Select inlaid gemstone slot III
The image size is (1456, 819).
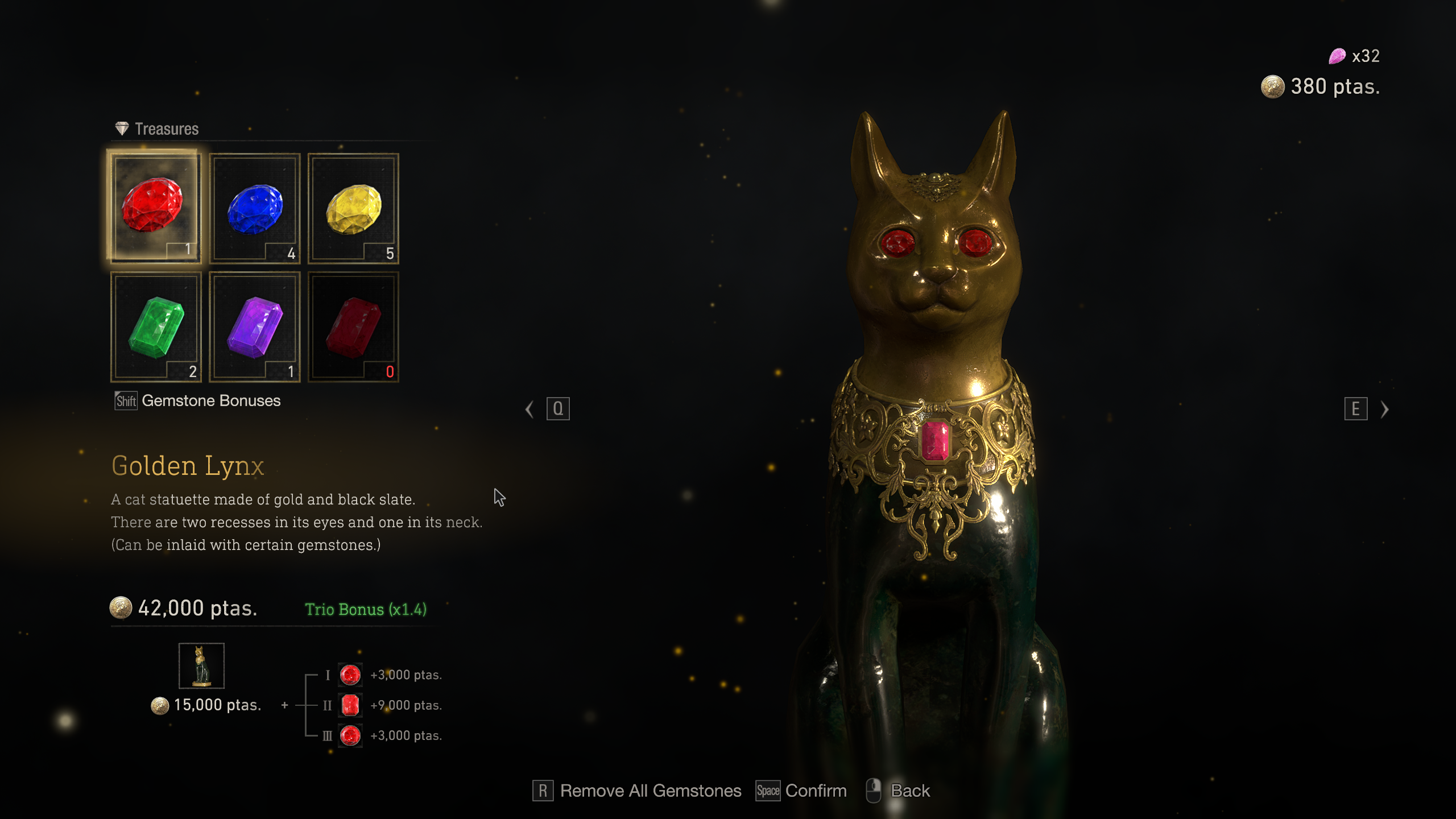350,735
